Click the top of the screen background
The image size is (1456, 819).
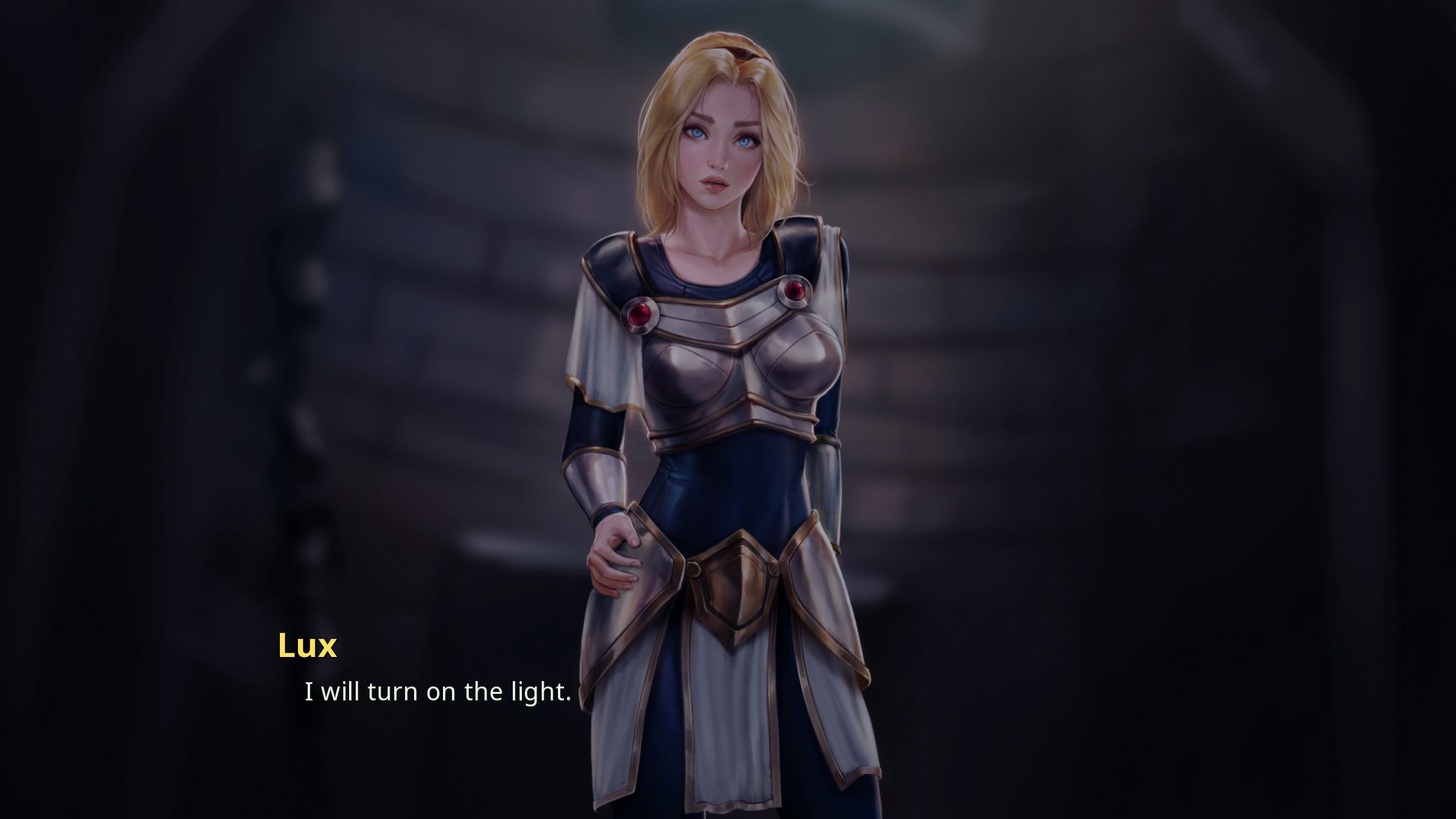[722, 18]
